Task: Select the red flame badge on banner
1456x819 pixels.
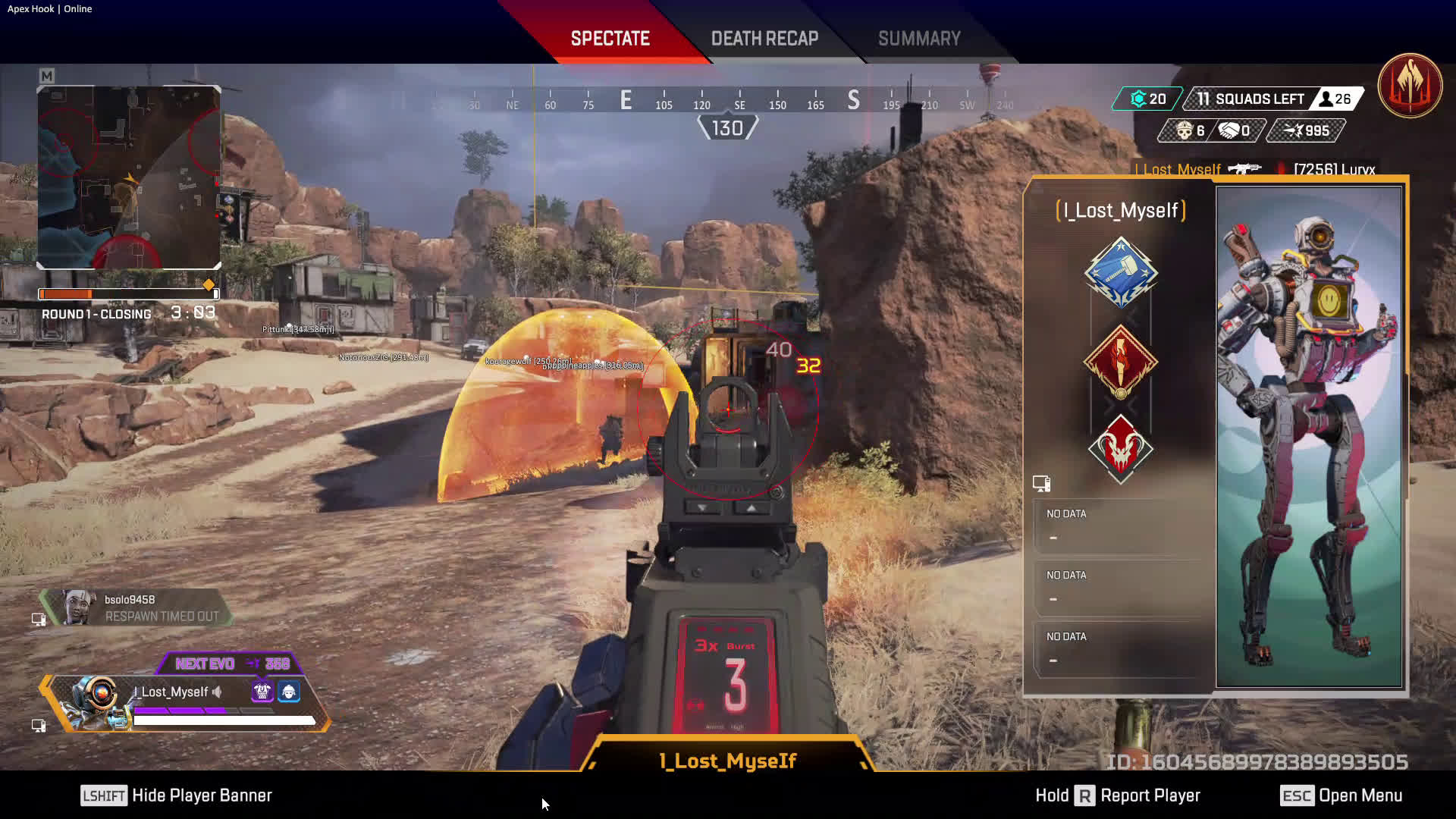Action: [x=1120, y=362]
